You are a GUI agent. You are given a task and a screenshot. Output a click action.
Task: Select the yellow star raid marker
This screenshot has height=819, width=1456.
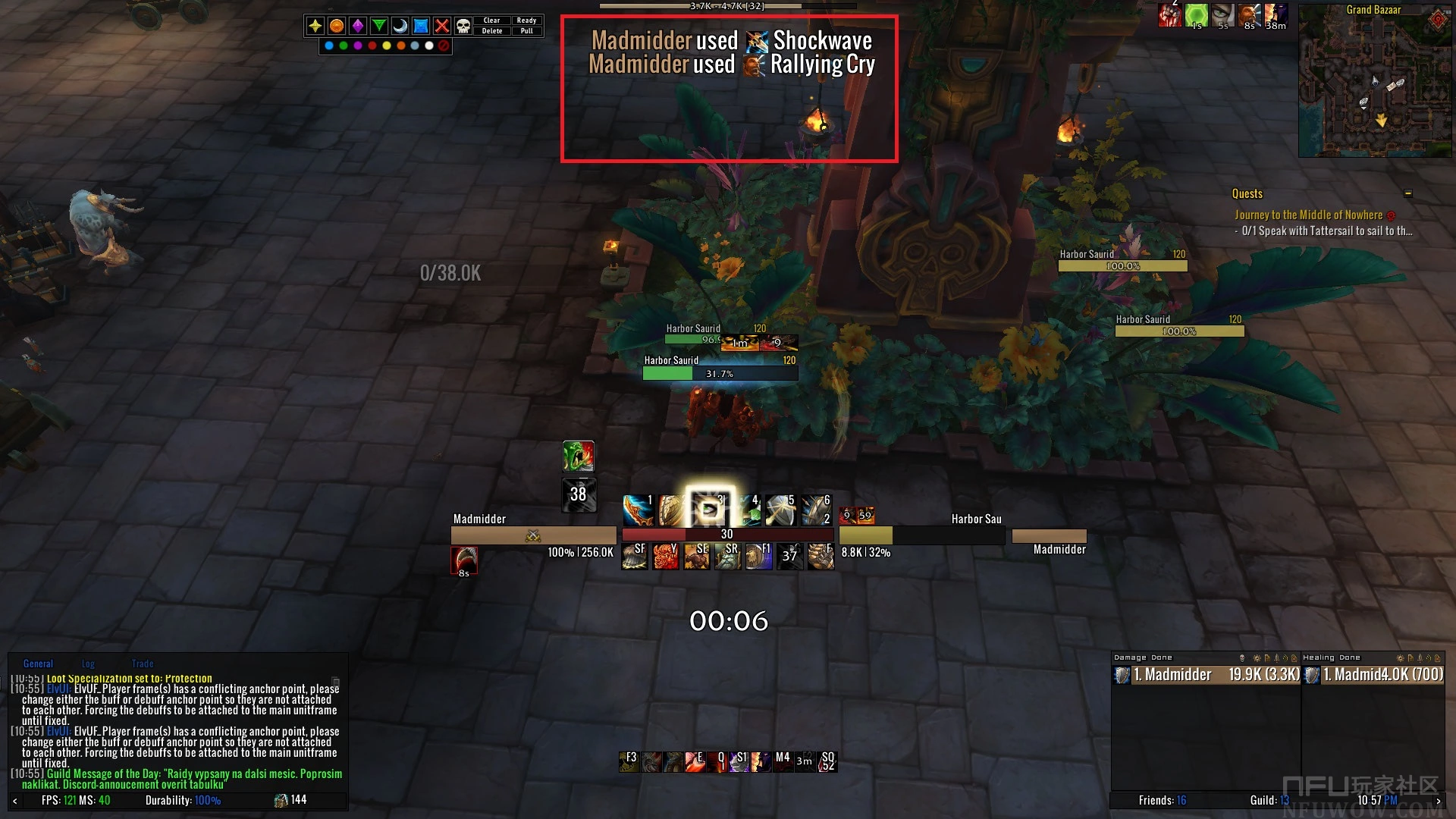pos(315,26)
